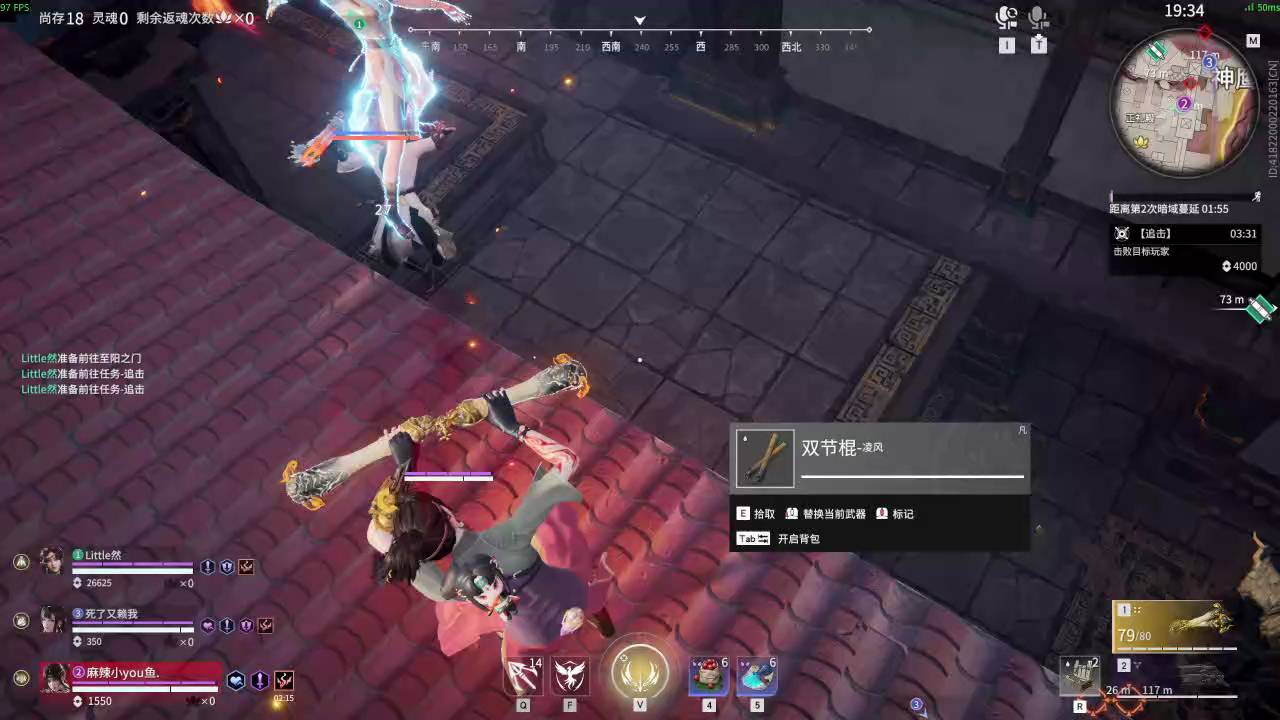Toggle the second voice chat microphone icon

(1037, 15)
